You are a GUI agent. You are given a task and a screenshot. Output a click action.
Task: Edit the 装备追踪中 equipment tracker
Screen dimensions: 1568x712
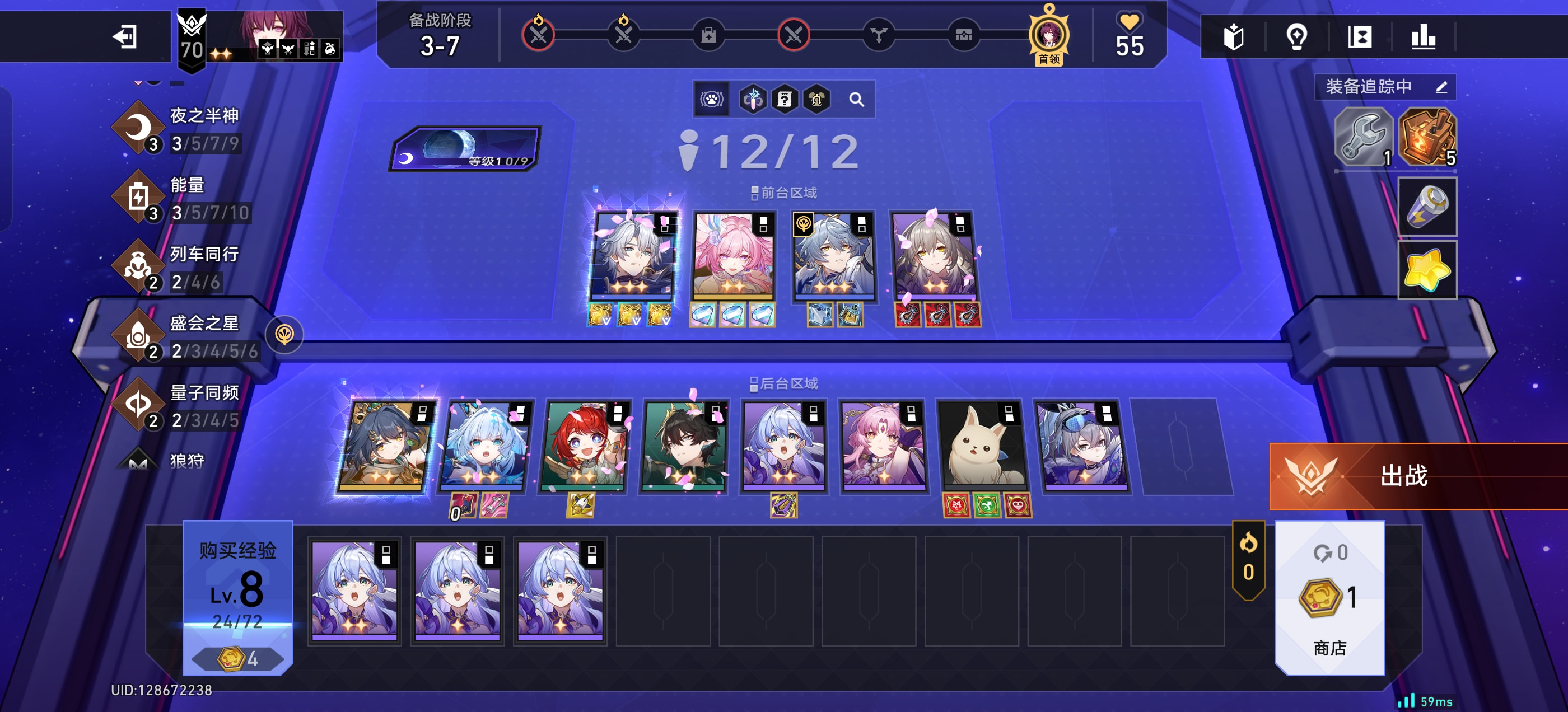(x=1440, y=87)
